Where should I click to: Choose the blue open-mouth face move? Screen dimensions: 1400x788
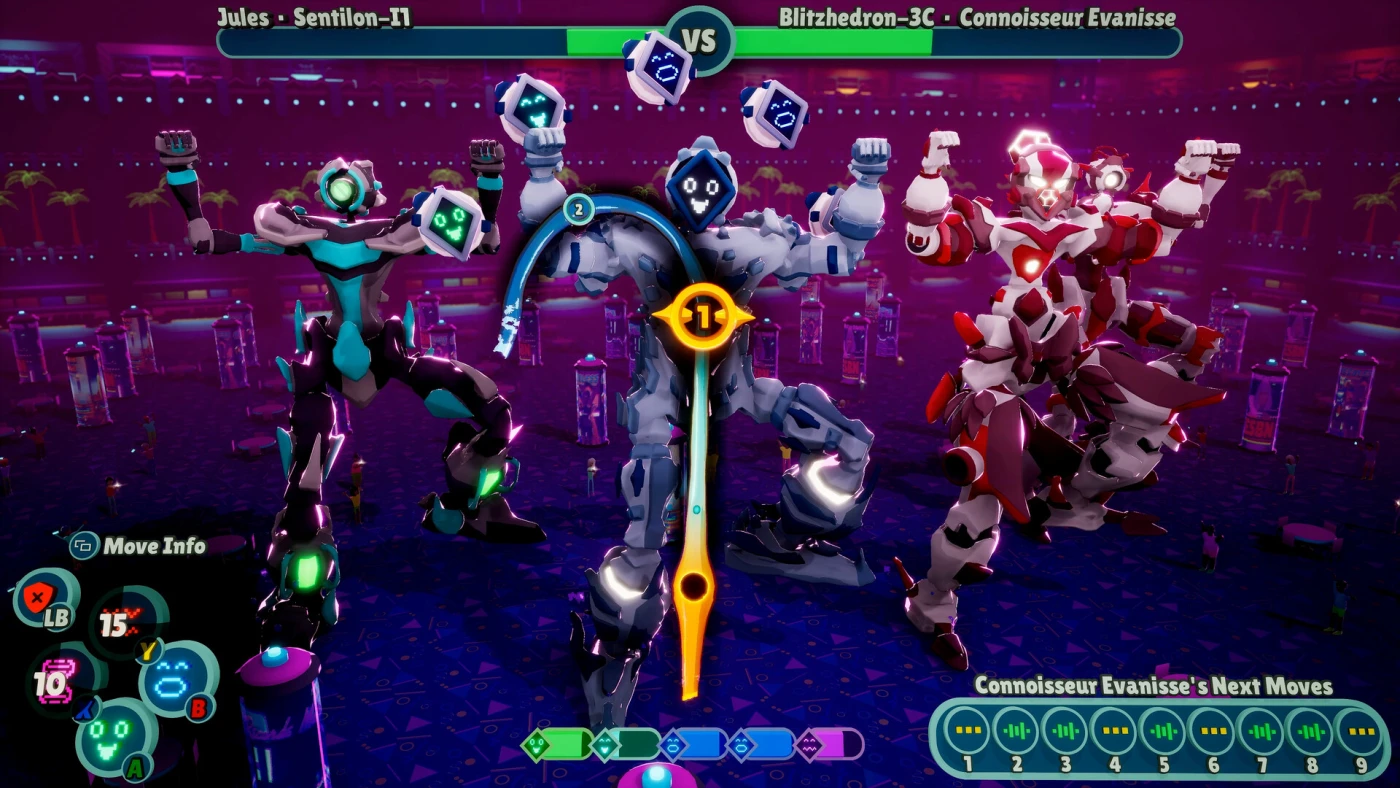(x=177, y=677)
